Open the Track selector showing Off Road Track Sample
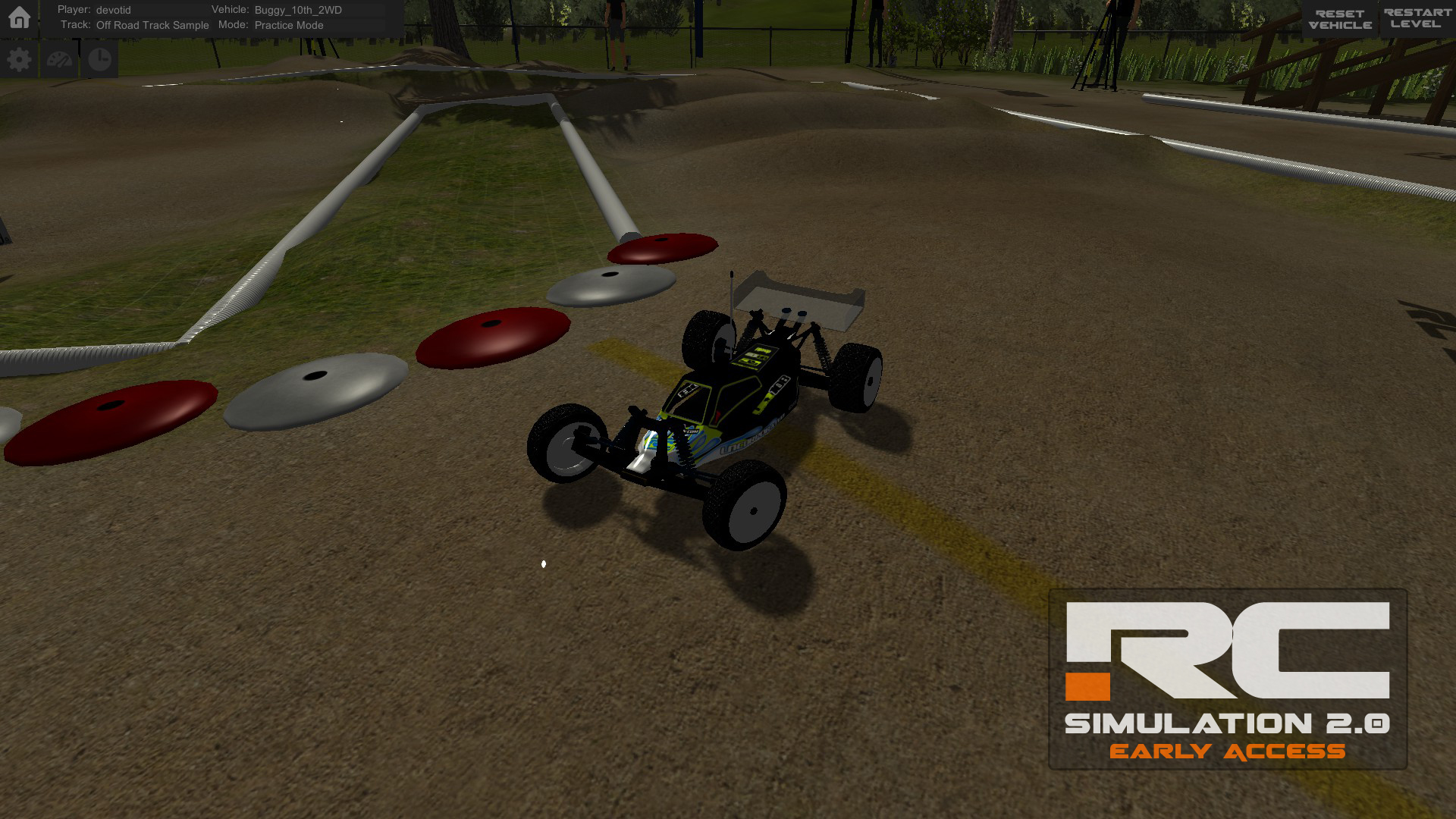1456x819 pixels. point(152,25)
